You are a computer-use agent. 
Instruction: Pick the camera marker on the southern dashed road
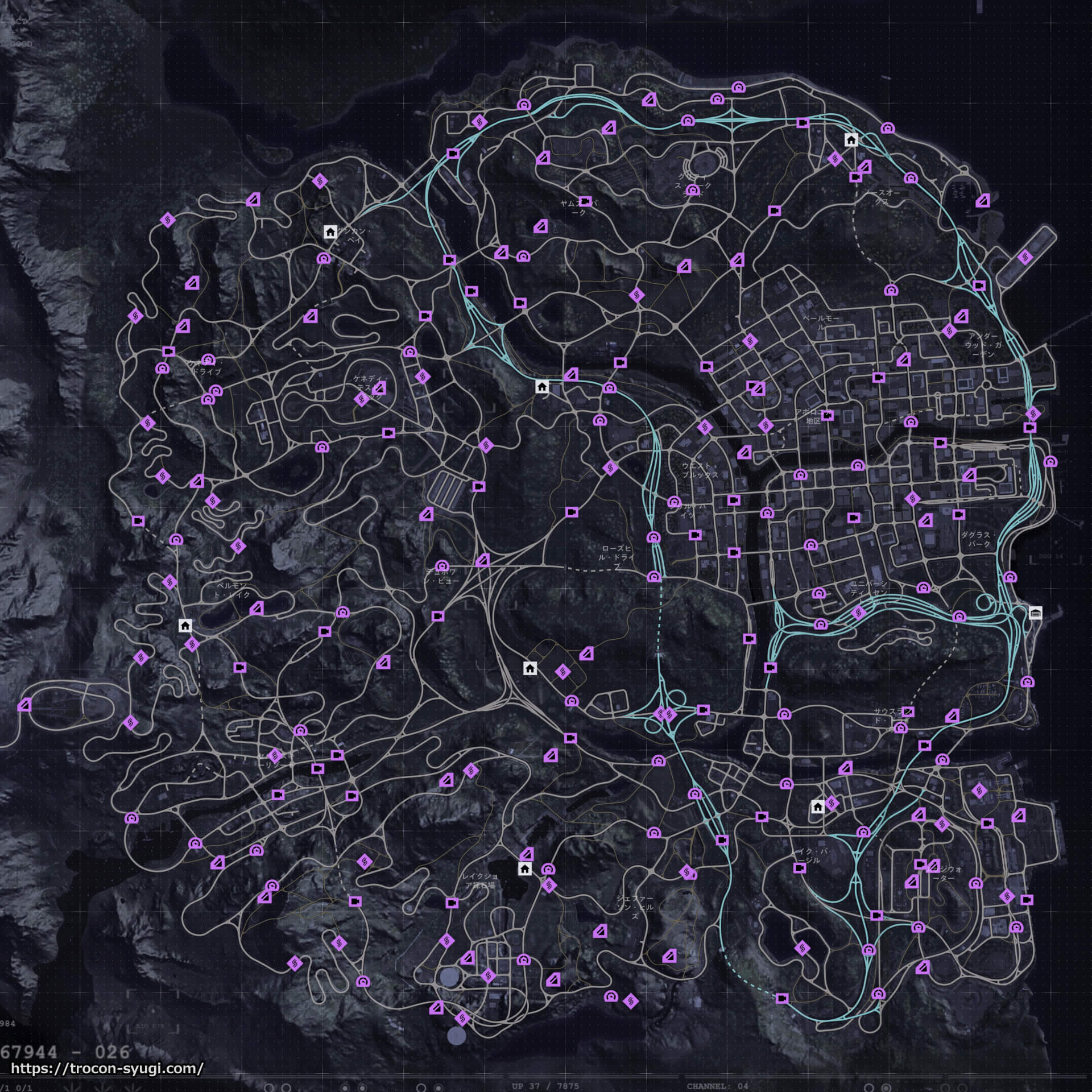(782, 998)
